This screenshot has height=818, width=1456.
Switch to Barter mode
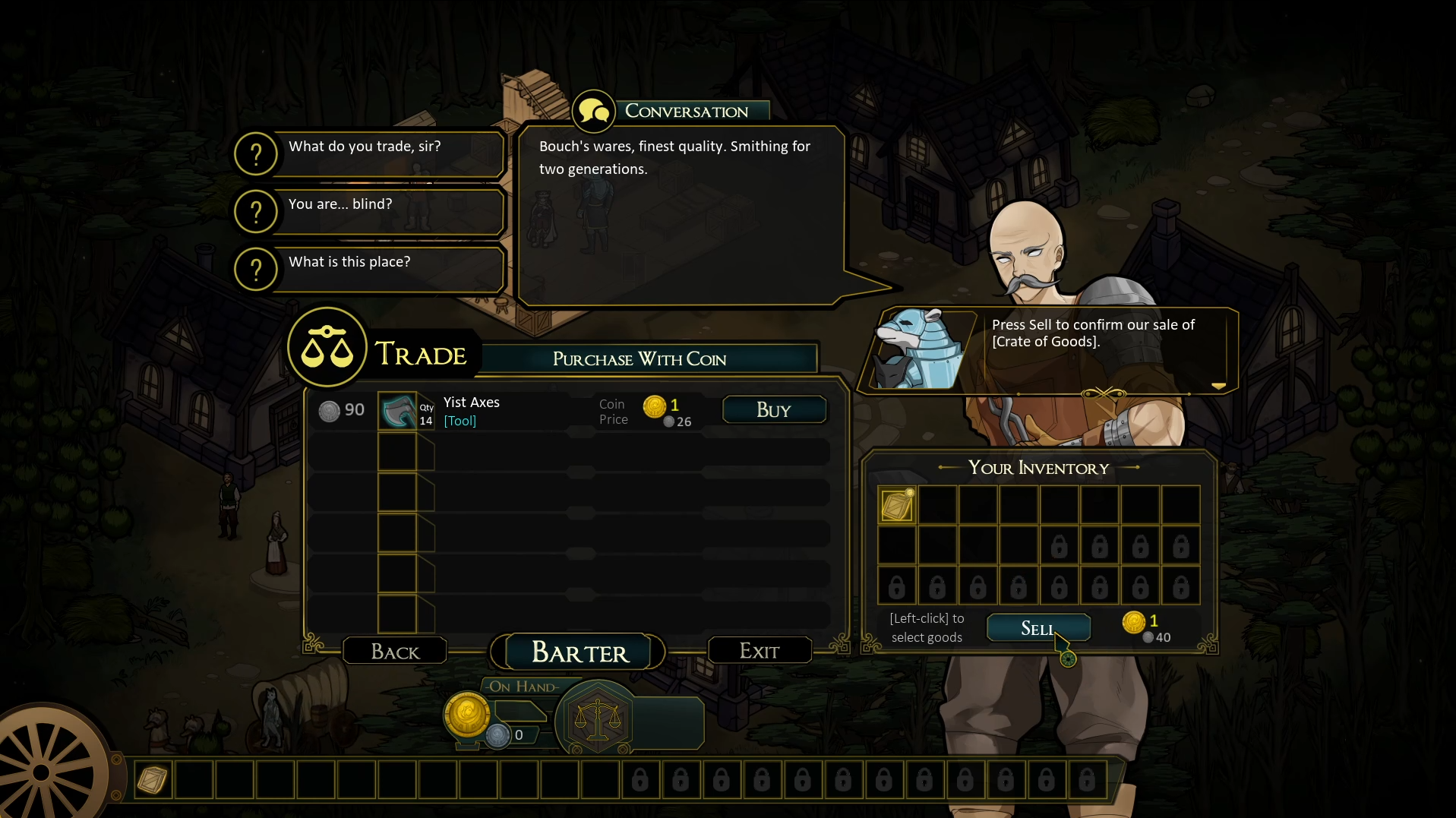pos(580,652)
